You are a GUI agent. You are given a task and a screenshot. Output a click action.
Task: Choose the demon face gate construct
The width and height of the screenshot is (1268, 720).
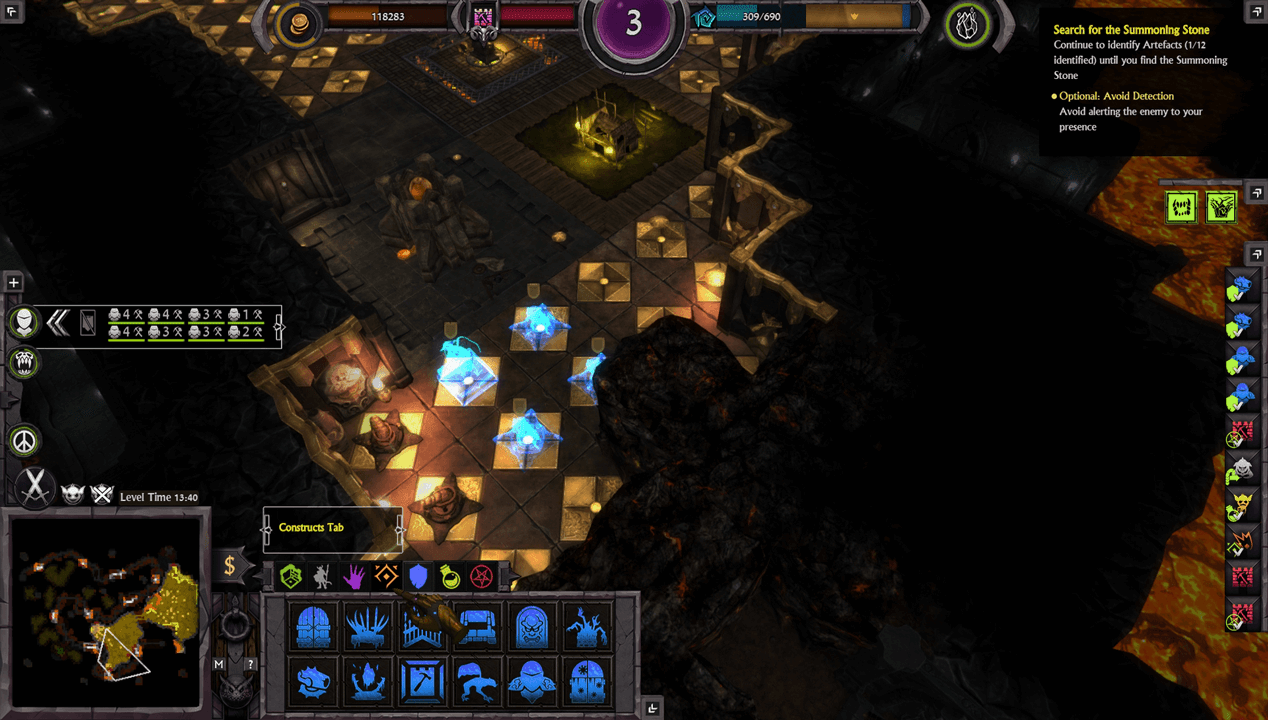click(531, 627)
